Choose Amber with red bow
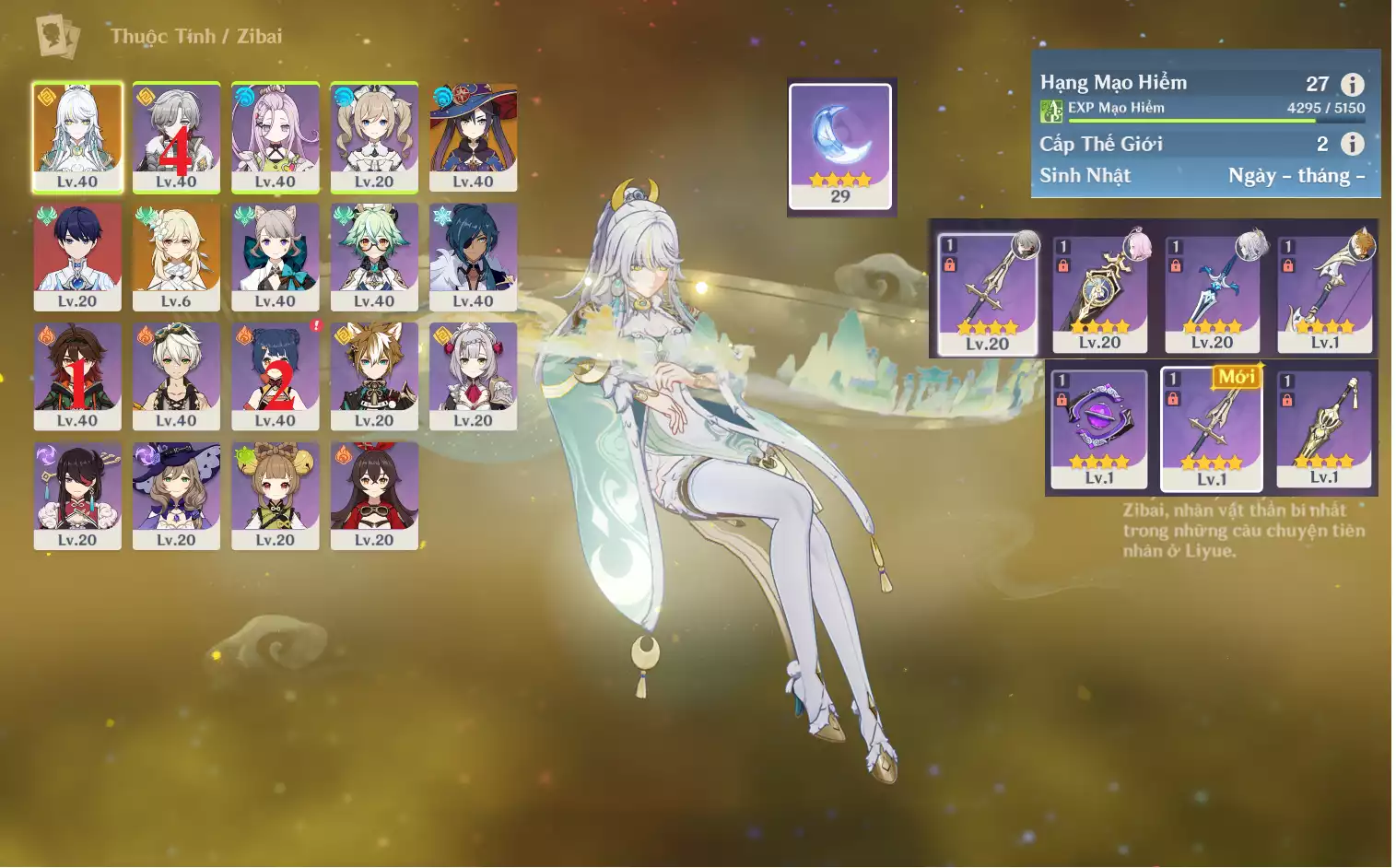This screenshot has width=1396, height=868. pyautogui.click(x=373, y=496)
